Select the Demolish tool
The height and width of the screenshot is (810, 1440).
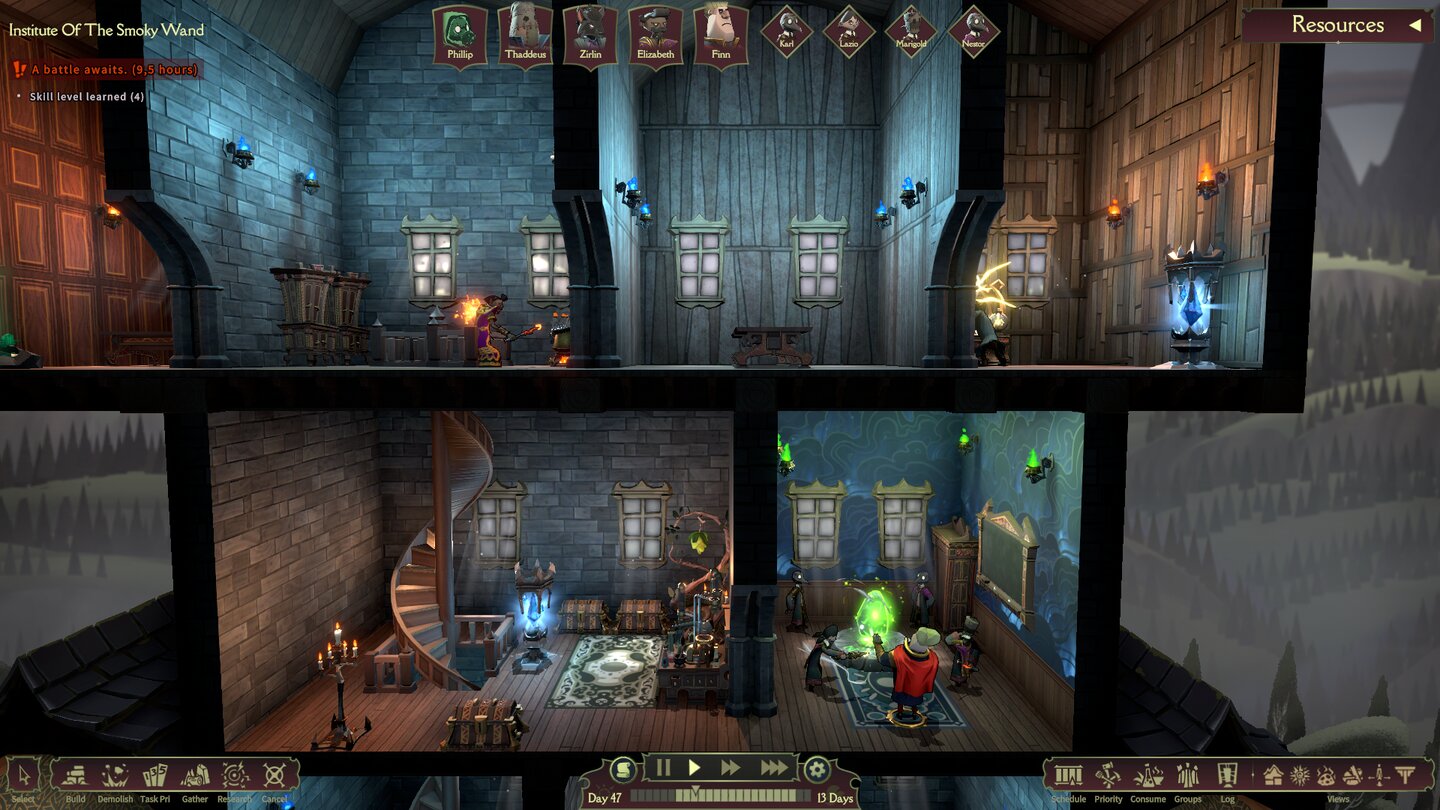(x=115, y=772)
